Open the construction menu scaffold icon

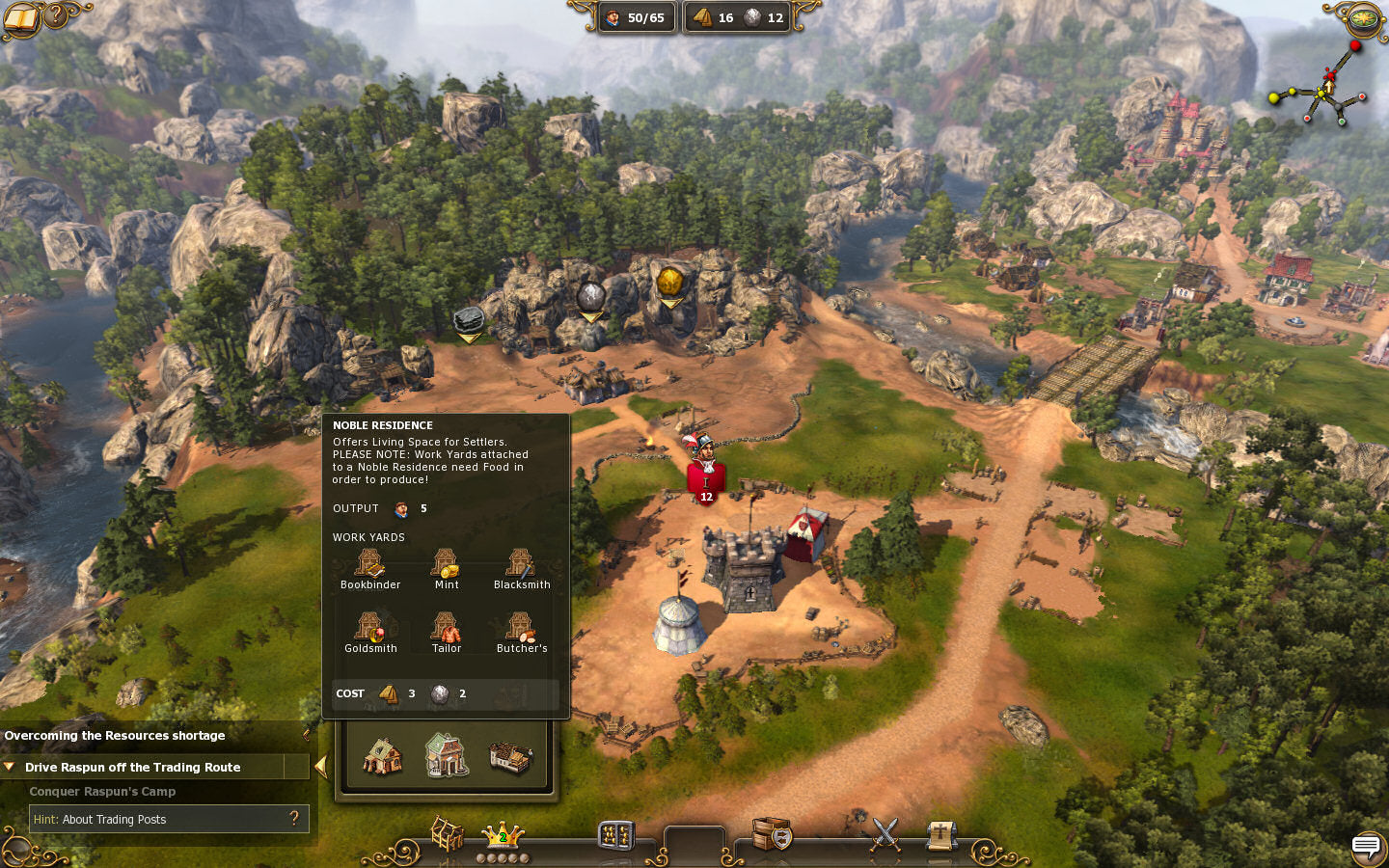(447, 834)
